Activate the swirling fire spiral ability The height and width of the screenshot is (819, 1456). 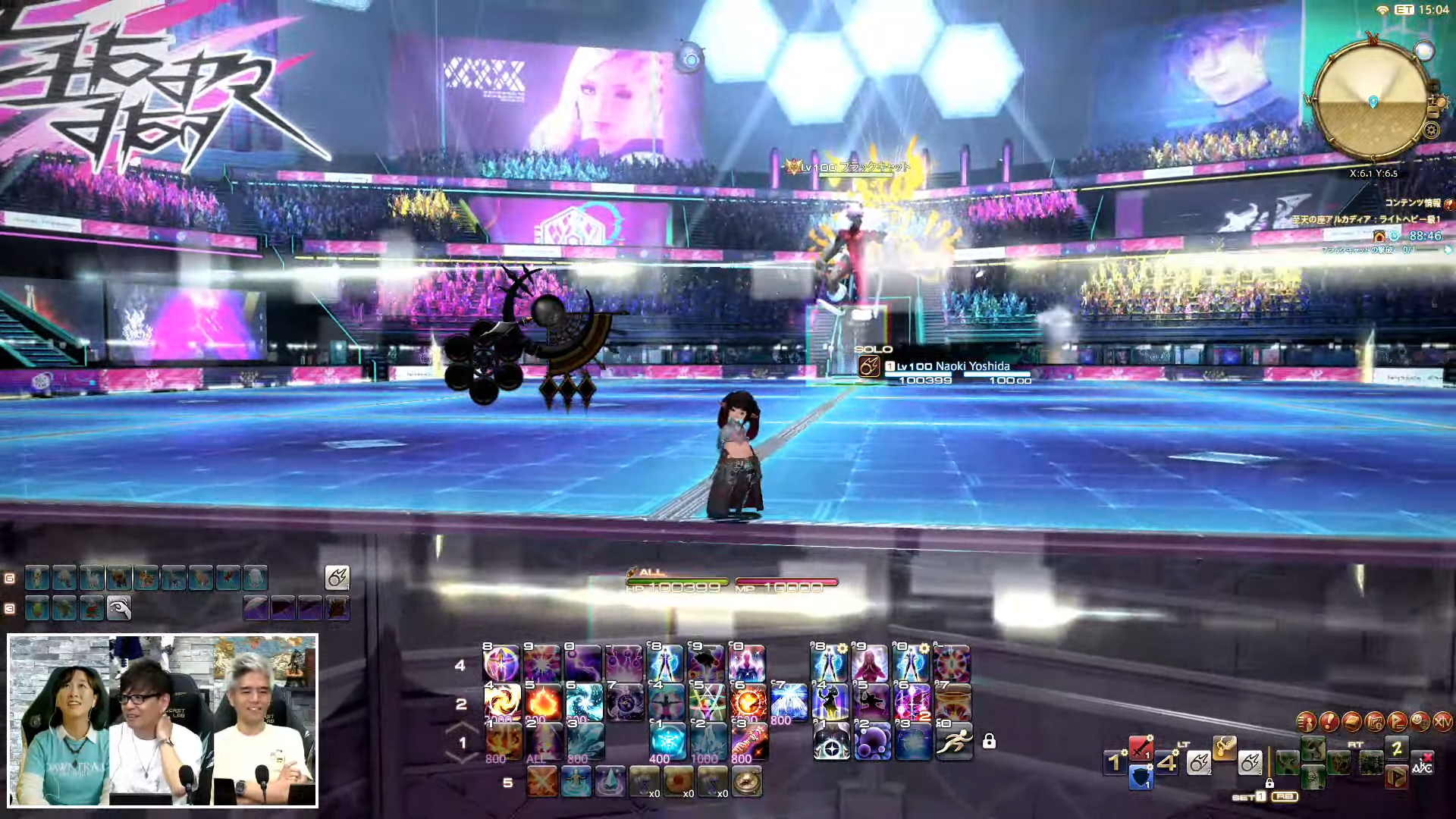click(501, 702)
